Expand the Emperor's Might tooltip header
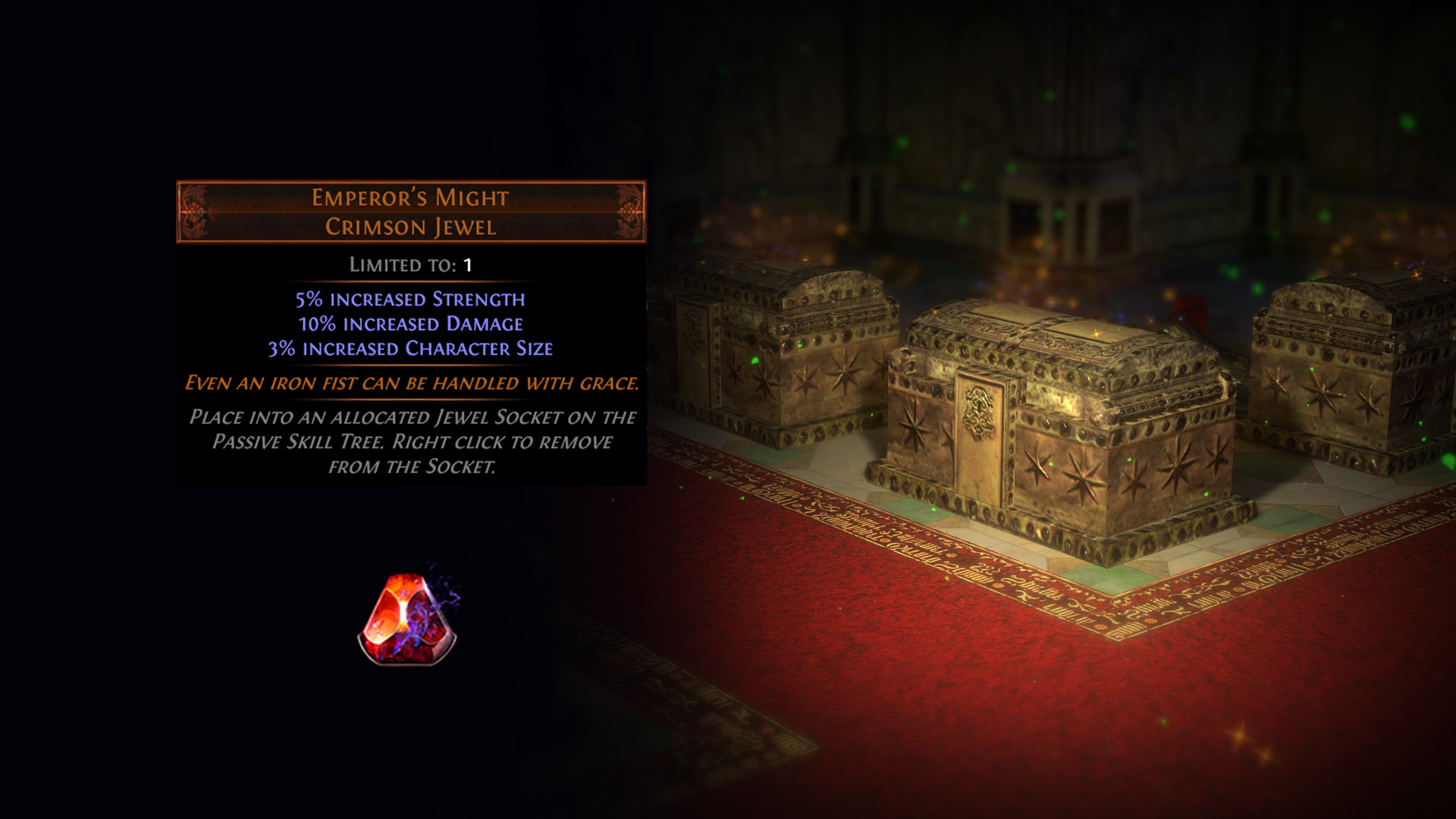 [x=409, y=199]
